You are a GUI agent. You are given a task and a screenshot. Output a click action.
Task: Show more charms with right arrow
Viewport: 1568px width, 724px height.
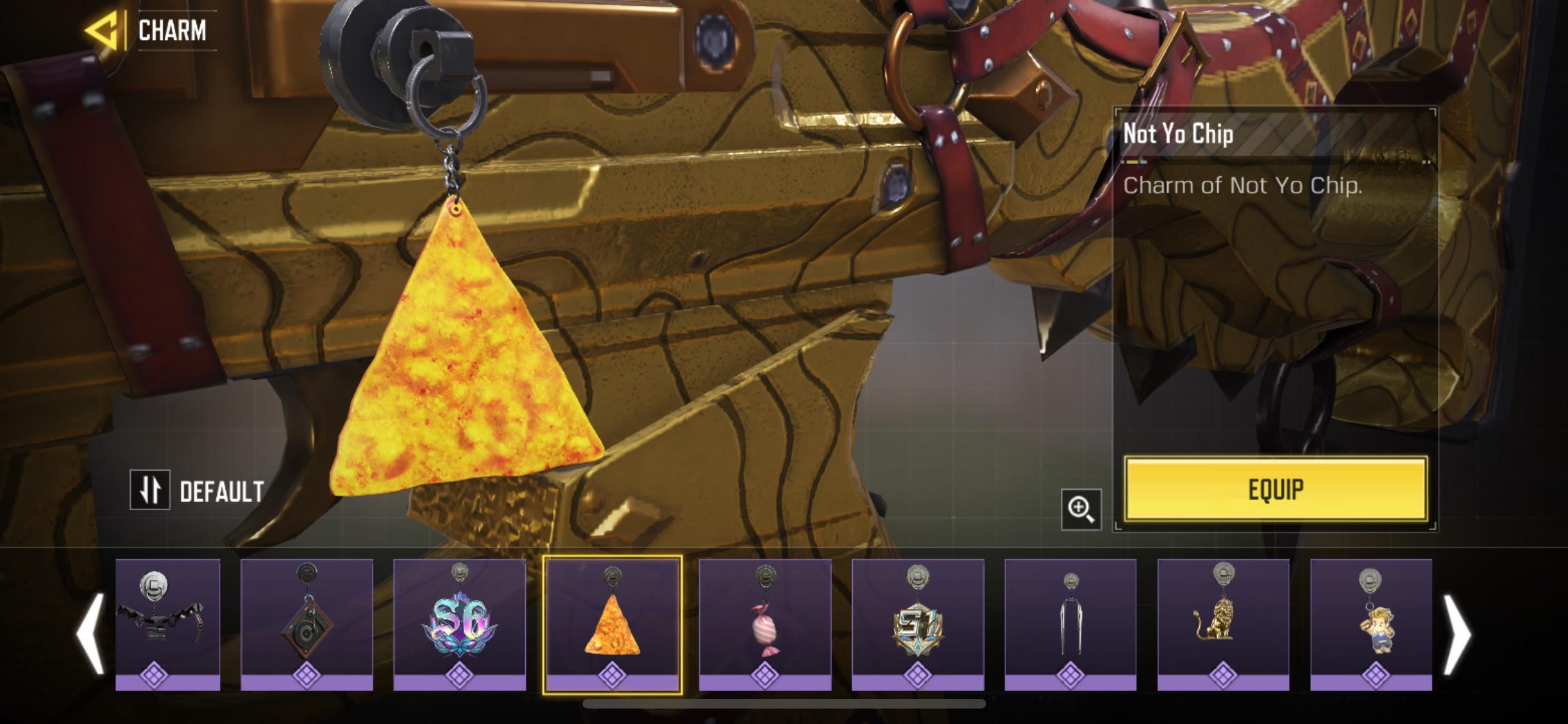click(1457, 634)
